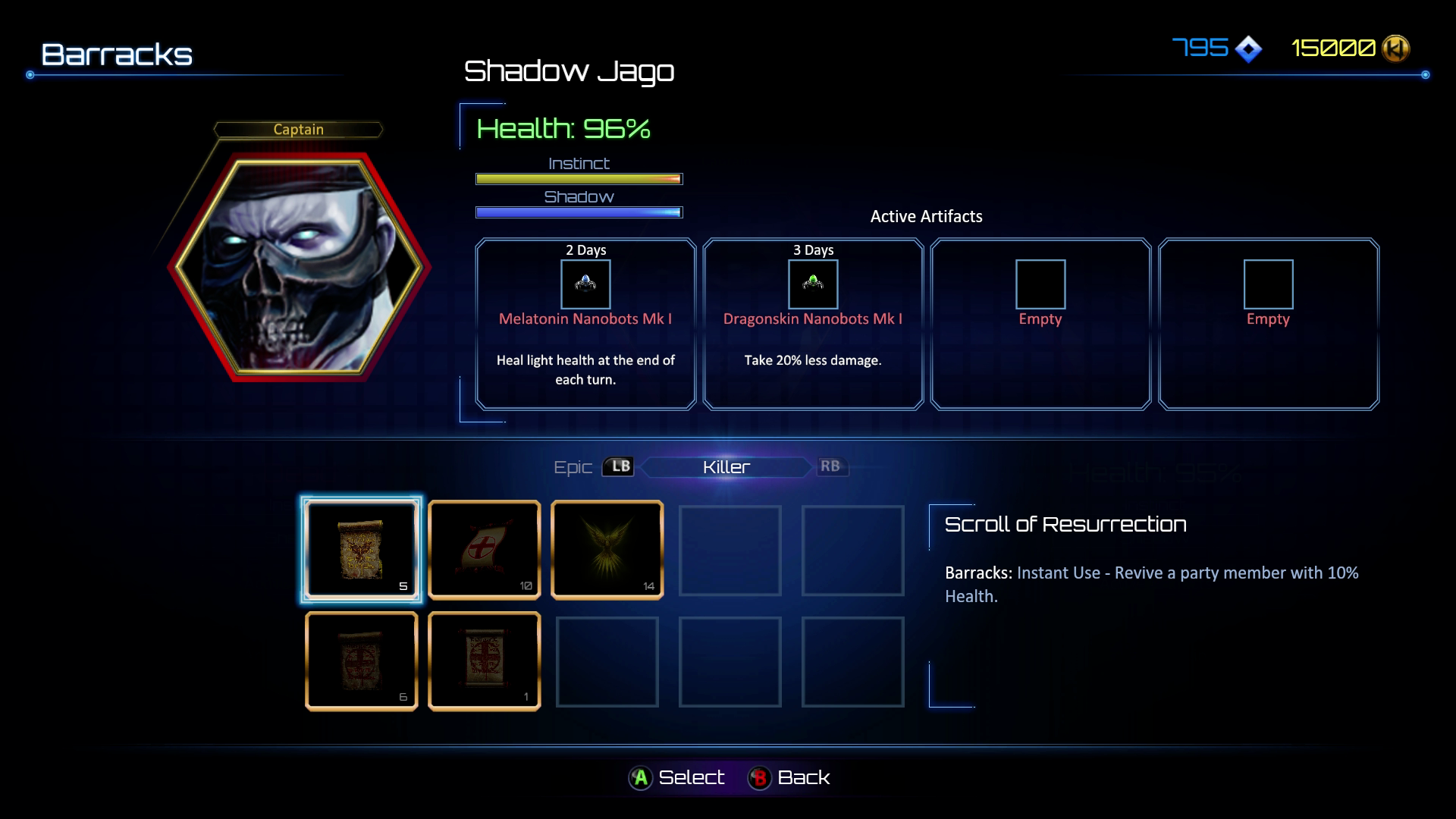Pick the red cross scroll with count 6
Screen dimensions: 1456x819
361,661
